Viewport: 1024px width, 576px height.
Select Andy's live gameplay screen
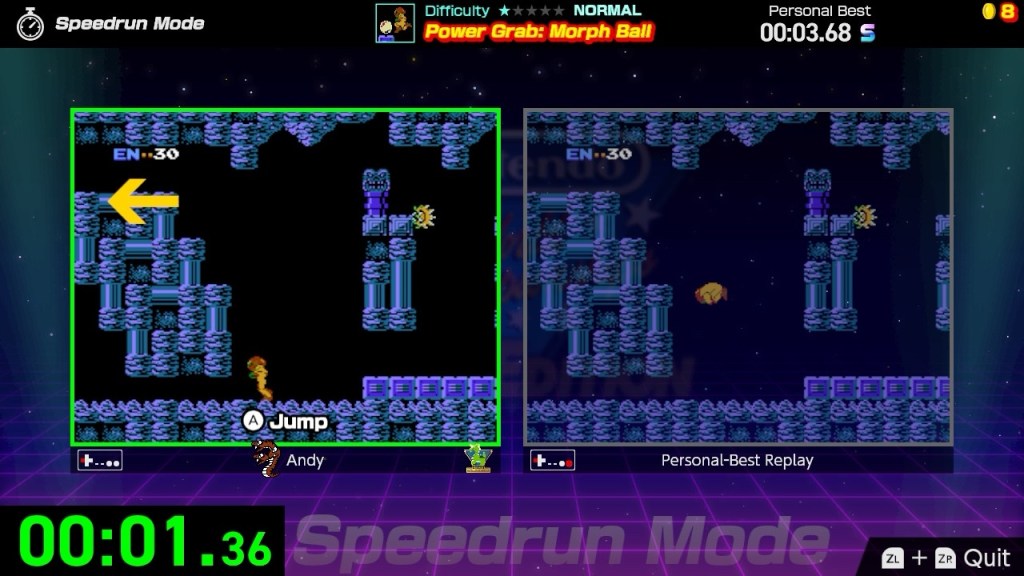[285, 277]
